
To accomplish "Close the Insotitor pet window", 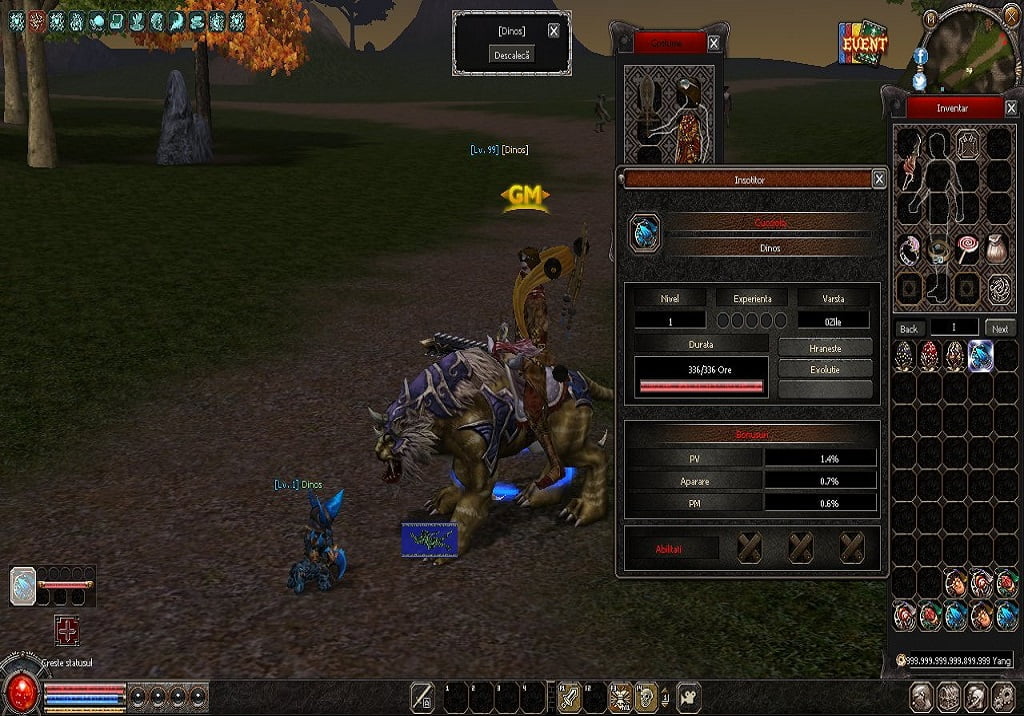I will tap(878, 179).
